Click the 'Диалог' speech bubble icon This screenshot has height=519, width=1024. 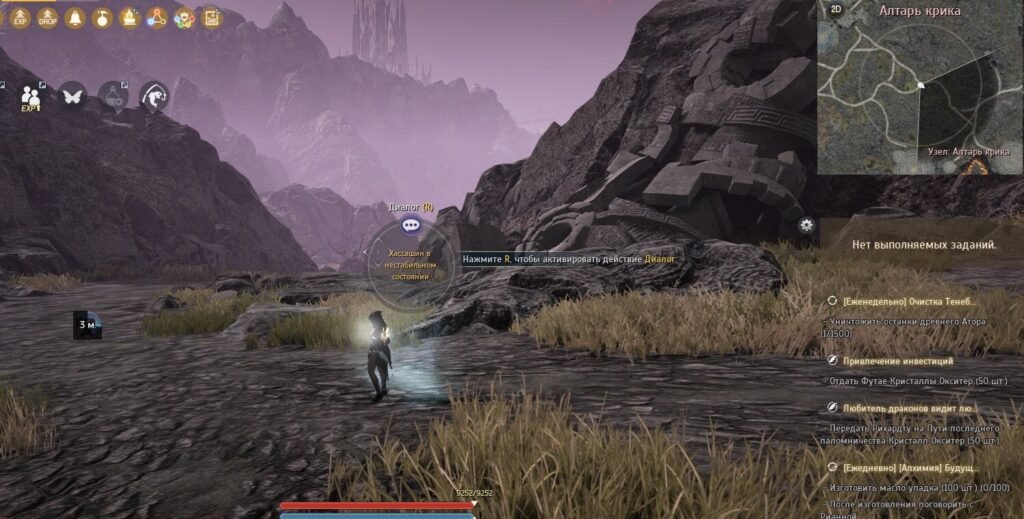point(410,225)
